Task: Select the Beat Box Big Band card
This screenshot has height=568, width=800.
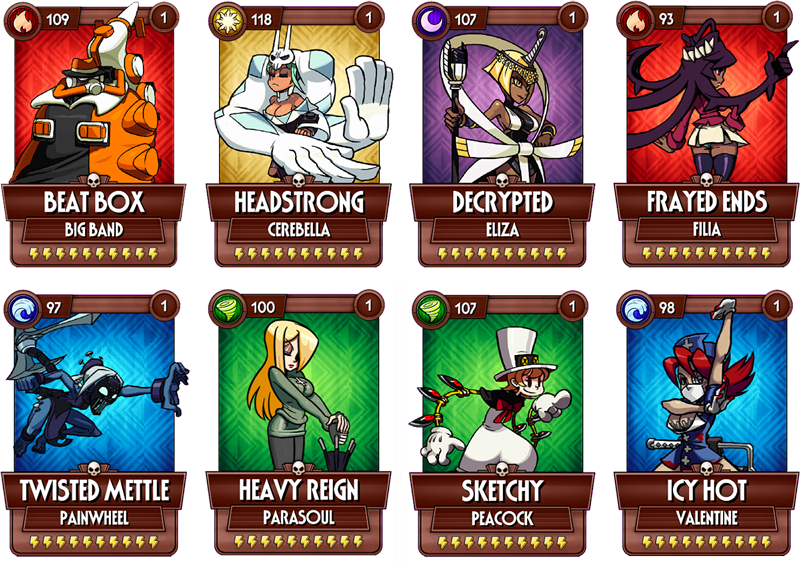Action: (95, 135)
